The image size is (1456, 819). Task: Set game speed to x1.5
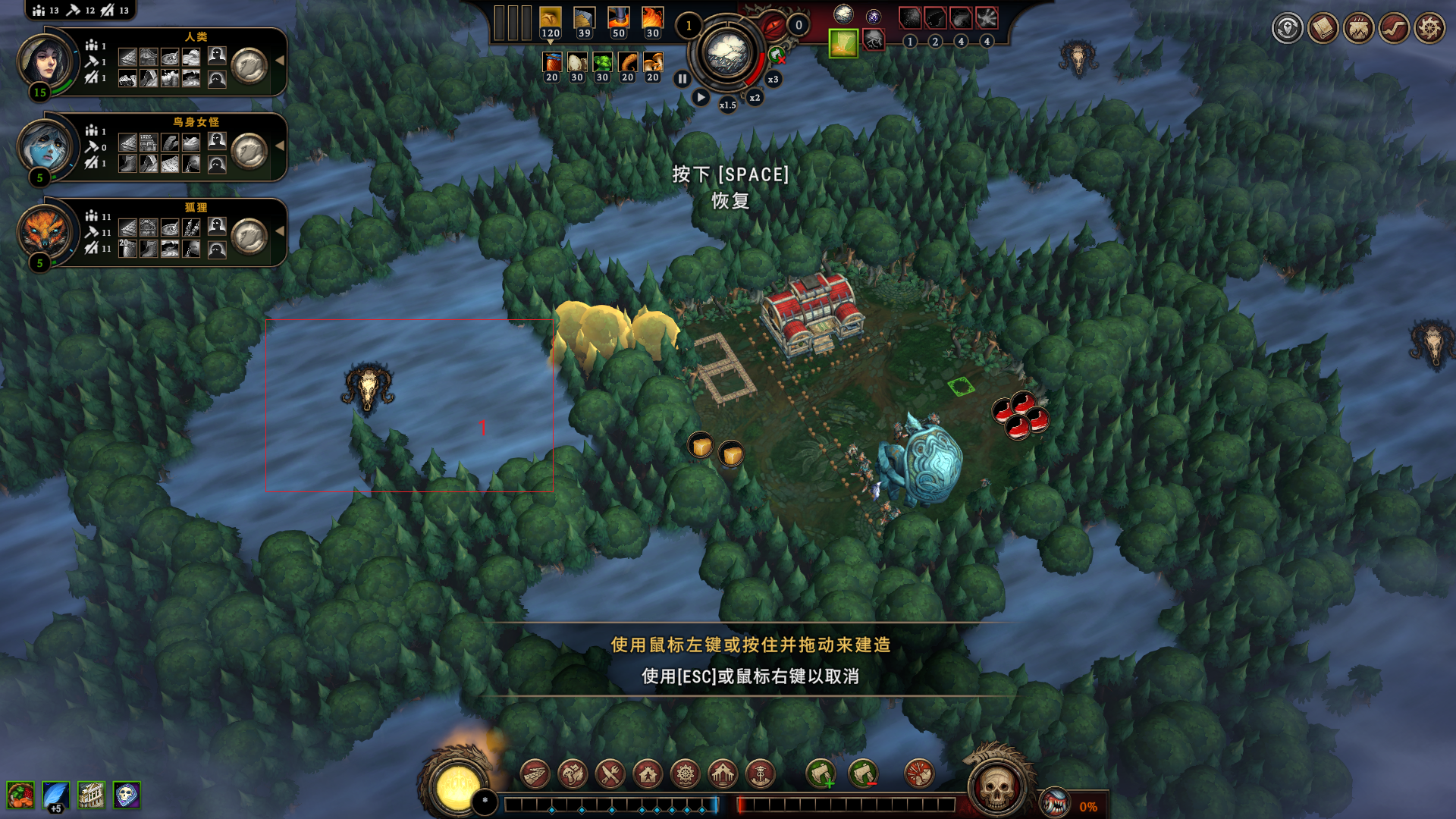(727, 105)
